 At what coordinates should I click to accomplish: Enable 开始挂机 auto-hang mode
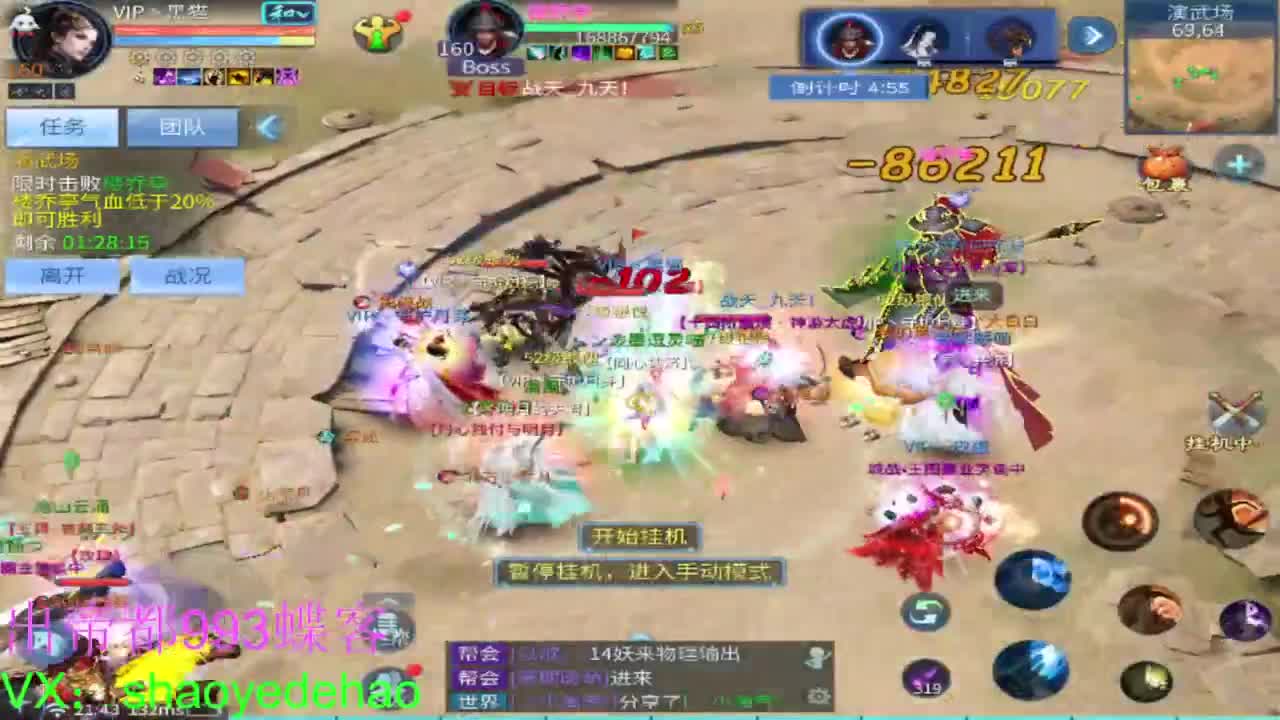click(x=640, y=537)
